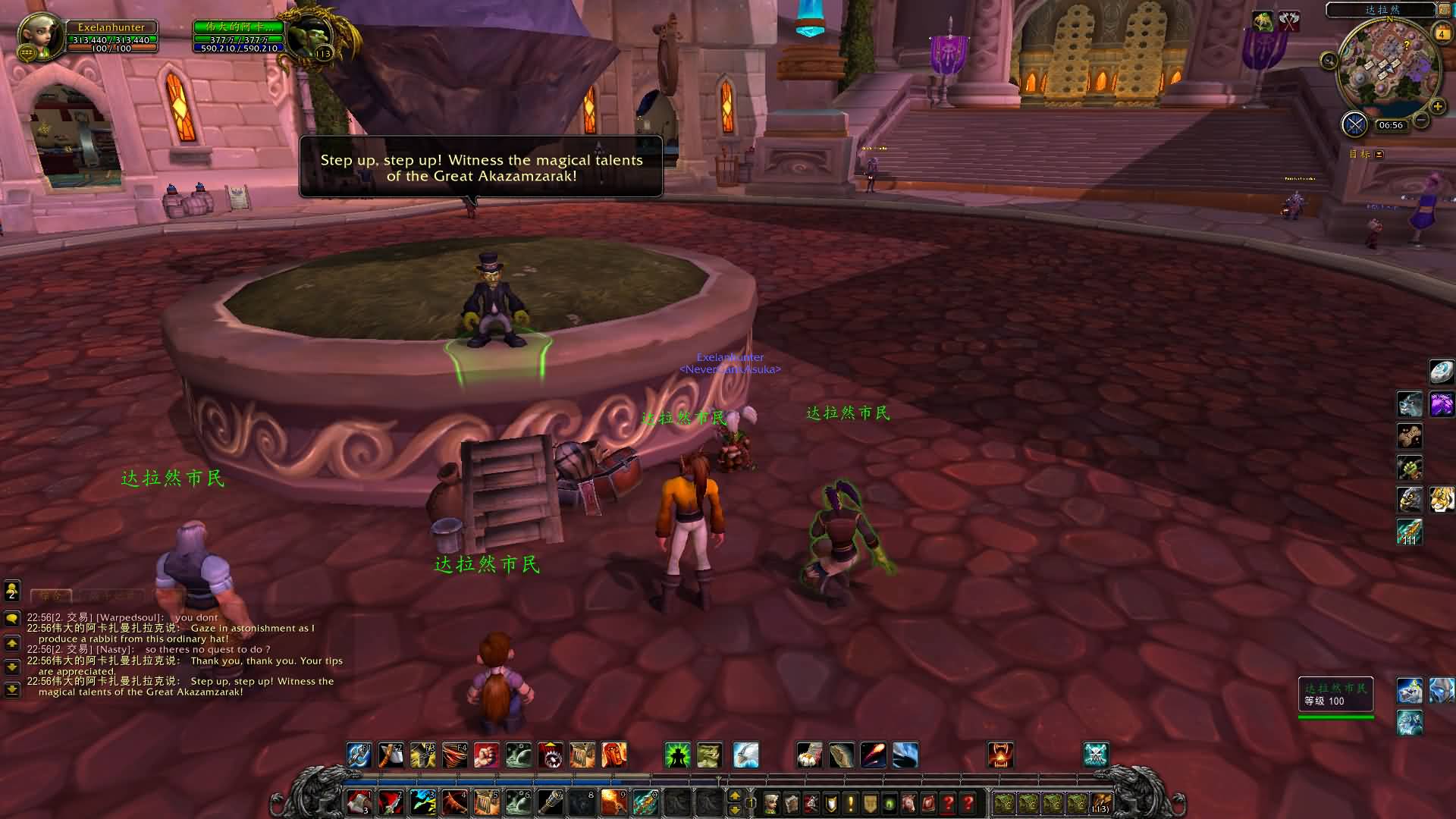
Task: Toggle the minimap tracking magnifier button
Action: 1329,61
